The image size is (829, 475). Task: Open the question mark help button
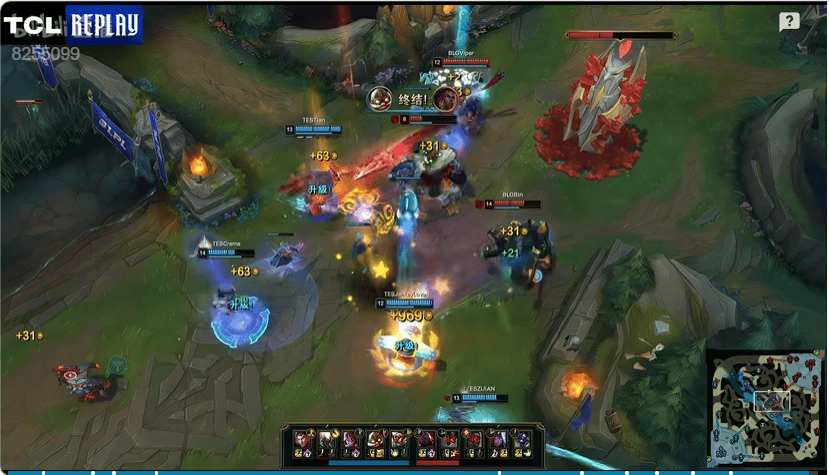[789, 22]
